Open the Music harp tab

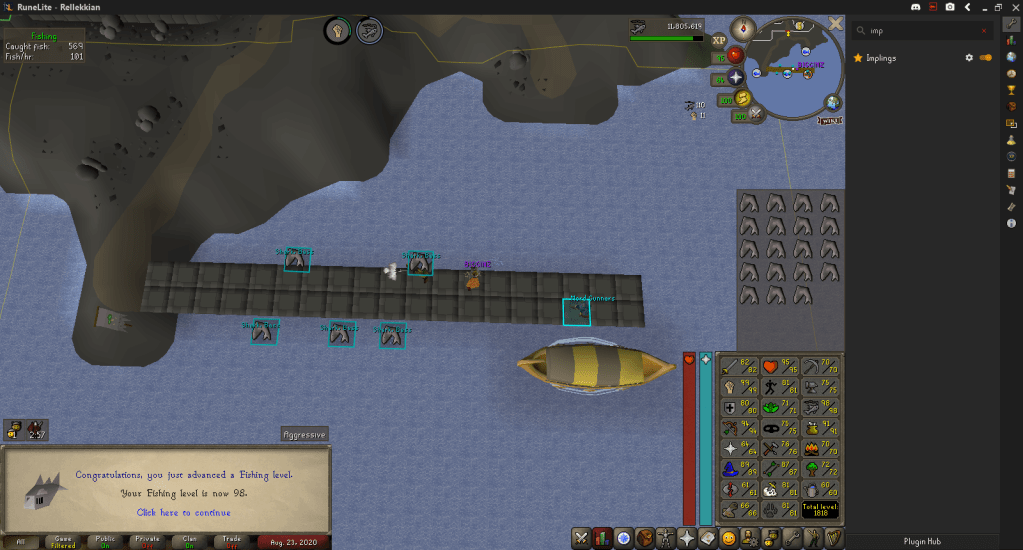(833, 537)
